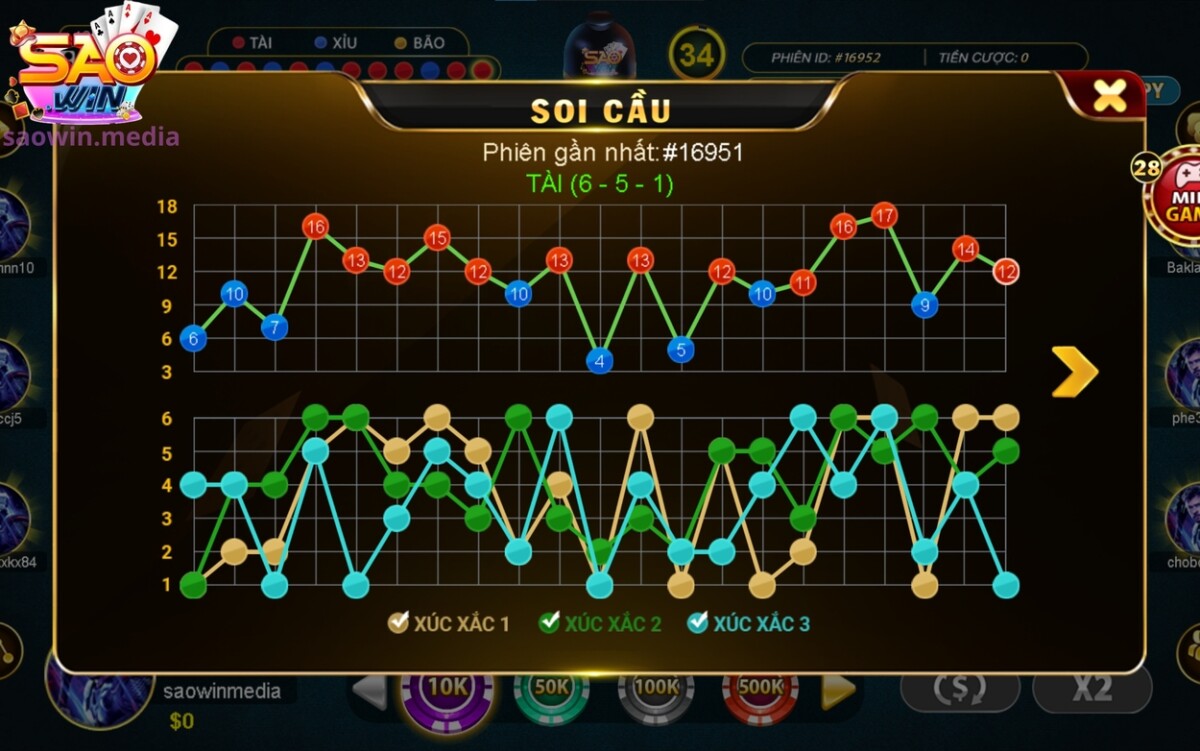
Task: Show more chips with right arrow
Action: pyautogui.click(x=838, y=690)
